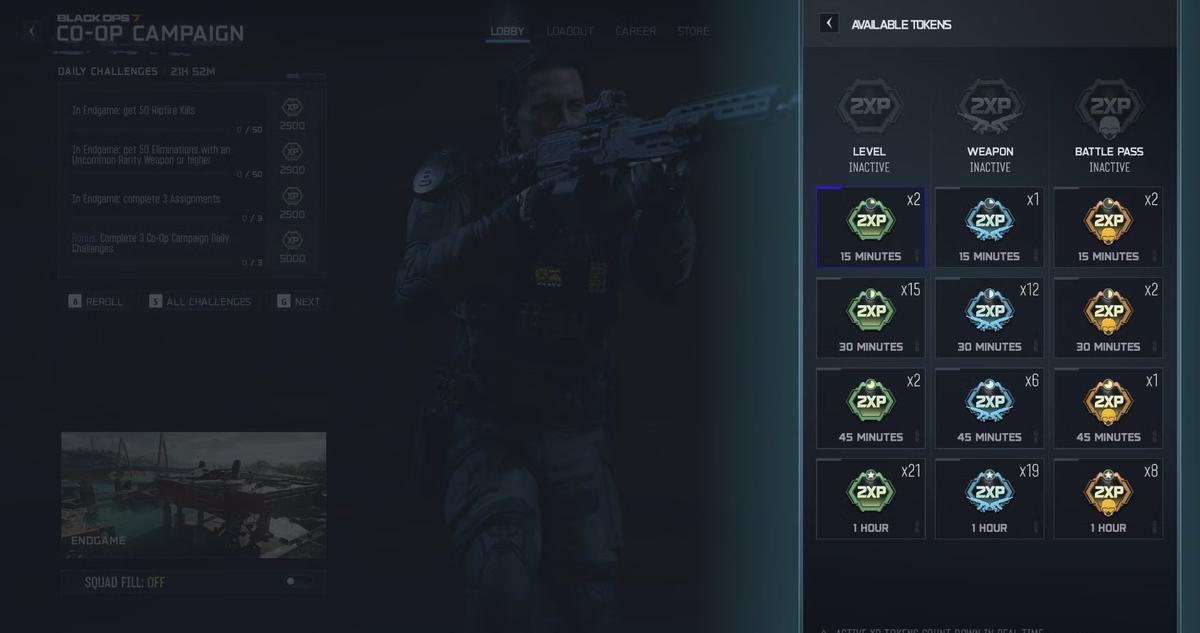The width and height of the screenshot is (1200, 633).
Task: Activate the 1 hour Level 2XP token
Action: (x=870, y=499)
